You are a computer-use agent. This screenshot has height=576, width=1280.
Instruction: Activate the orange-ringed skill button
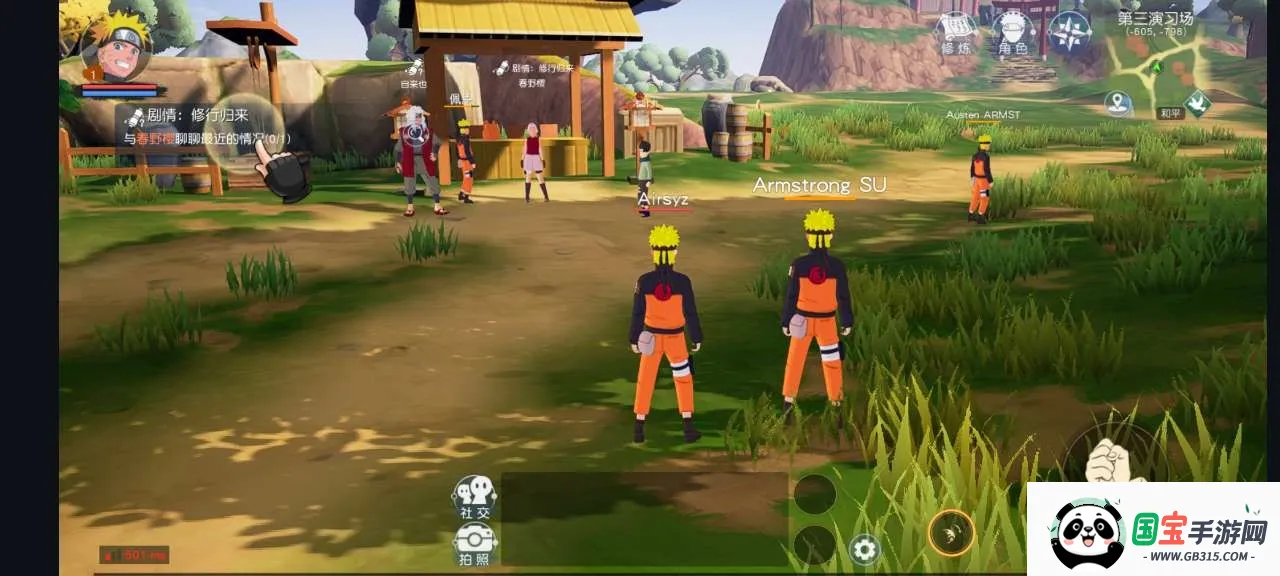coord(951,533)
